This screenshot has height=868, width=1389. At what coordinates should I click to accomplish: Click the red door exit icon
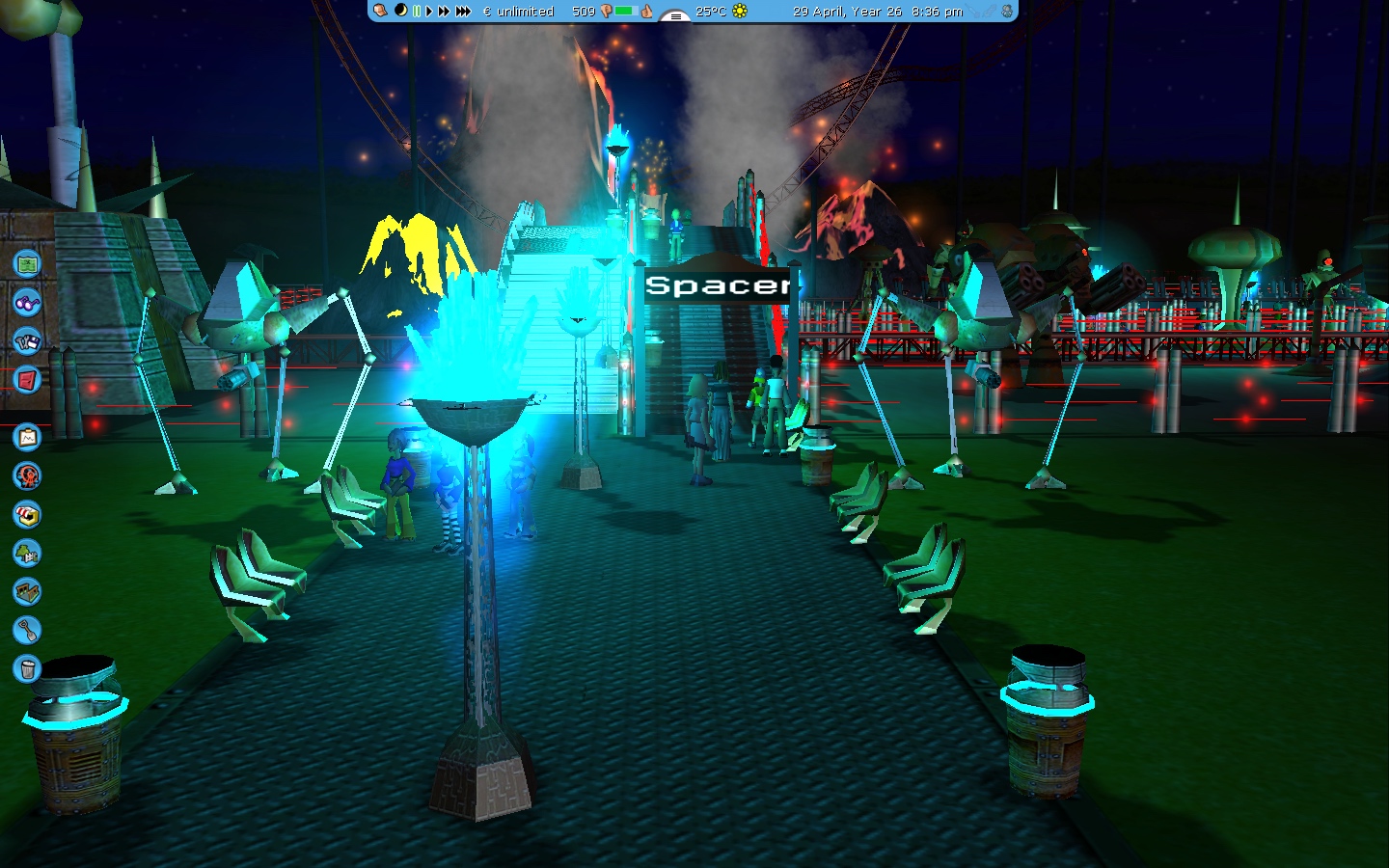27,379
